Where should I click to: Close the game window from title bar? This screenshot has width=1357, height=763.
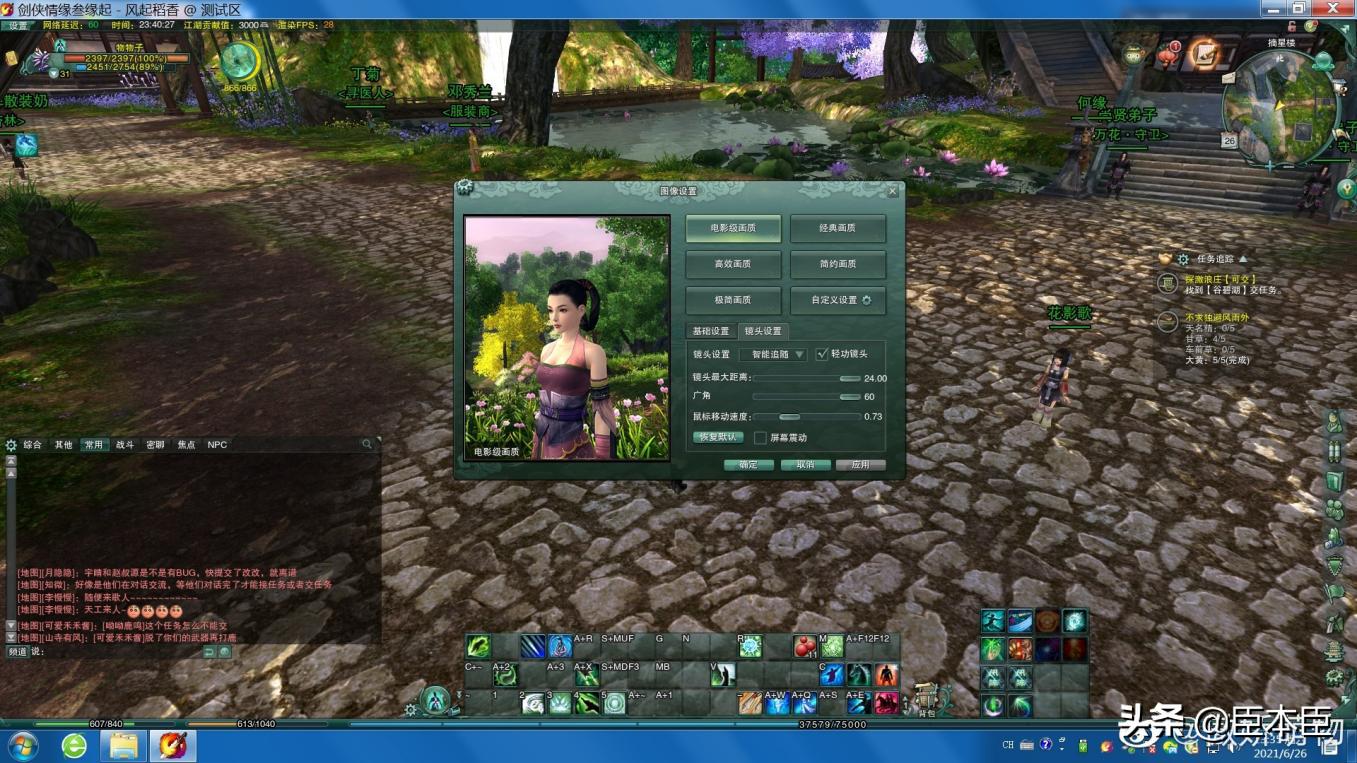1332,8
